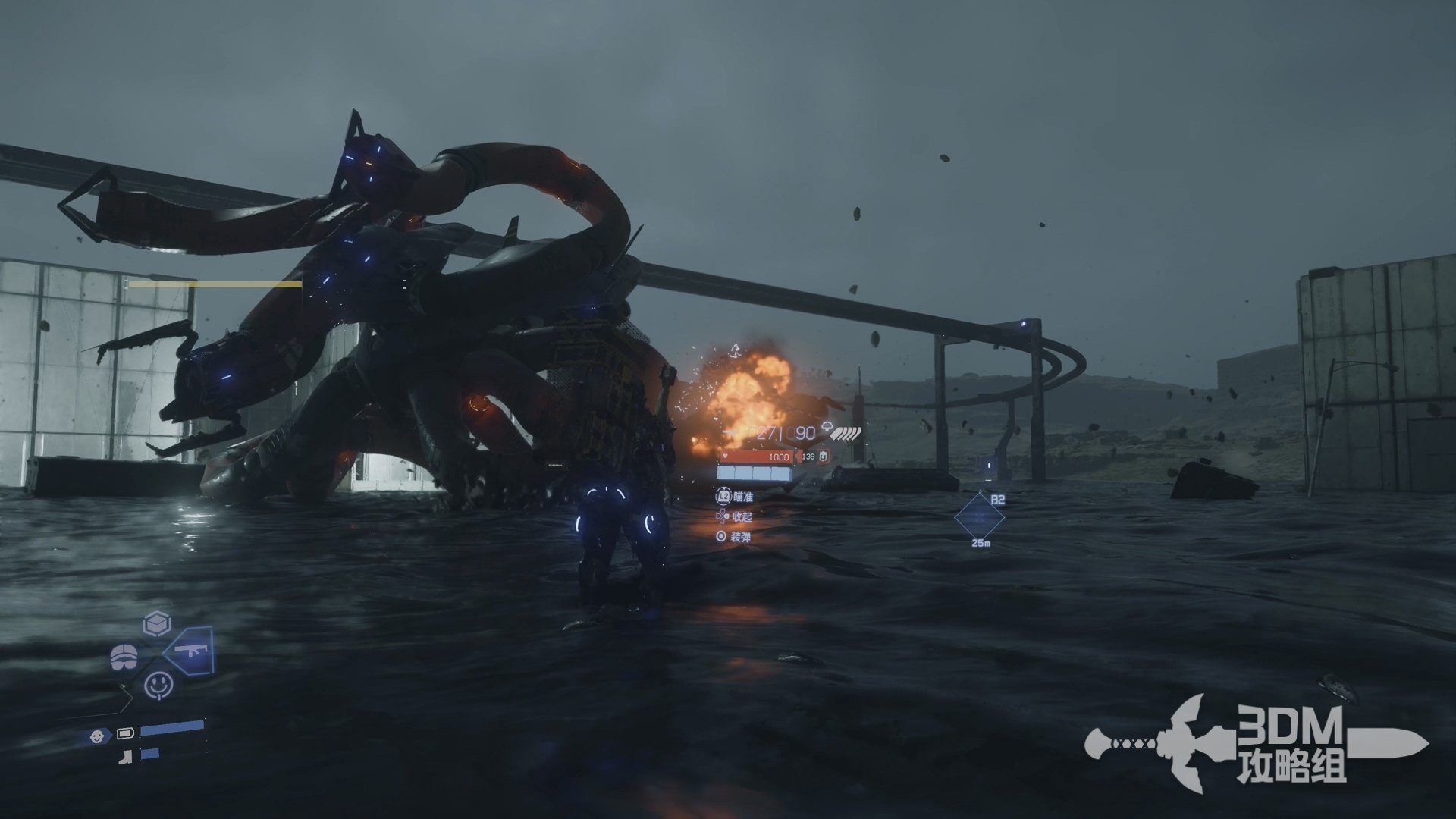Expand the chevron arrow left of the quick menu
The height and width of the screenshot is (819, 1456).
pos(125,698)
